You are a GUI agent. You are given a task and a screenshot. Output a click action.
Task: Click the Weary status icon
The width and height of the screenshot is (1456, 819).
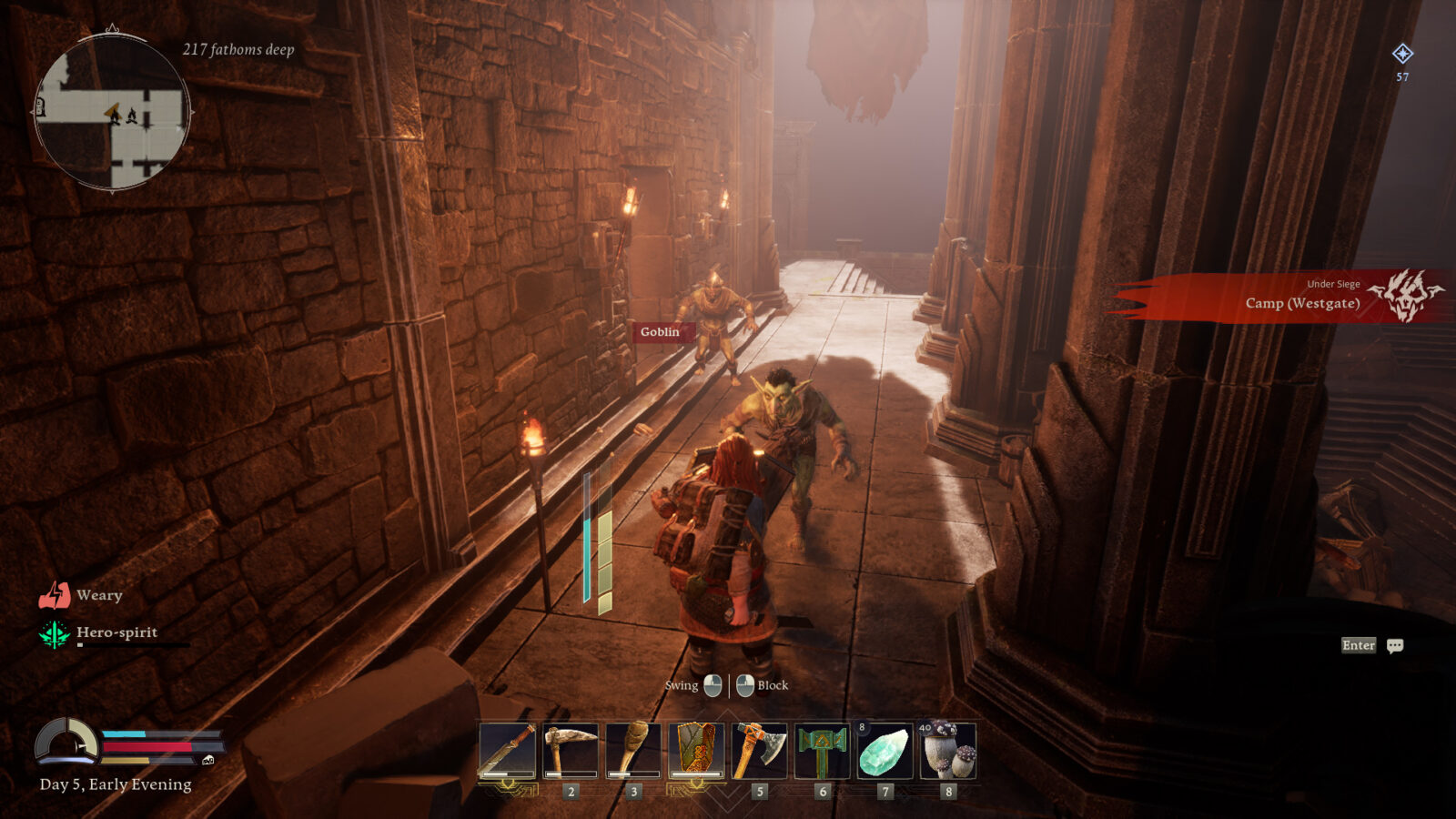click(56, 594)
